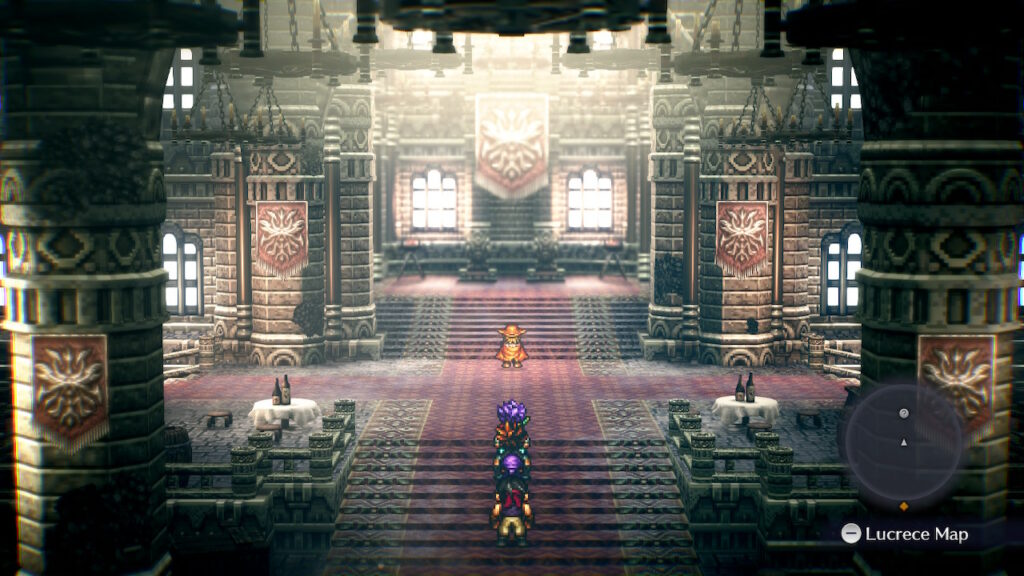Click the white player arrow on the radar
Screen dimensions: 1024x576
[x=903, y=441]
